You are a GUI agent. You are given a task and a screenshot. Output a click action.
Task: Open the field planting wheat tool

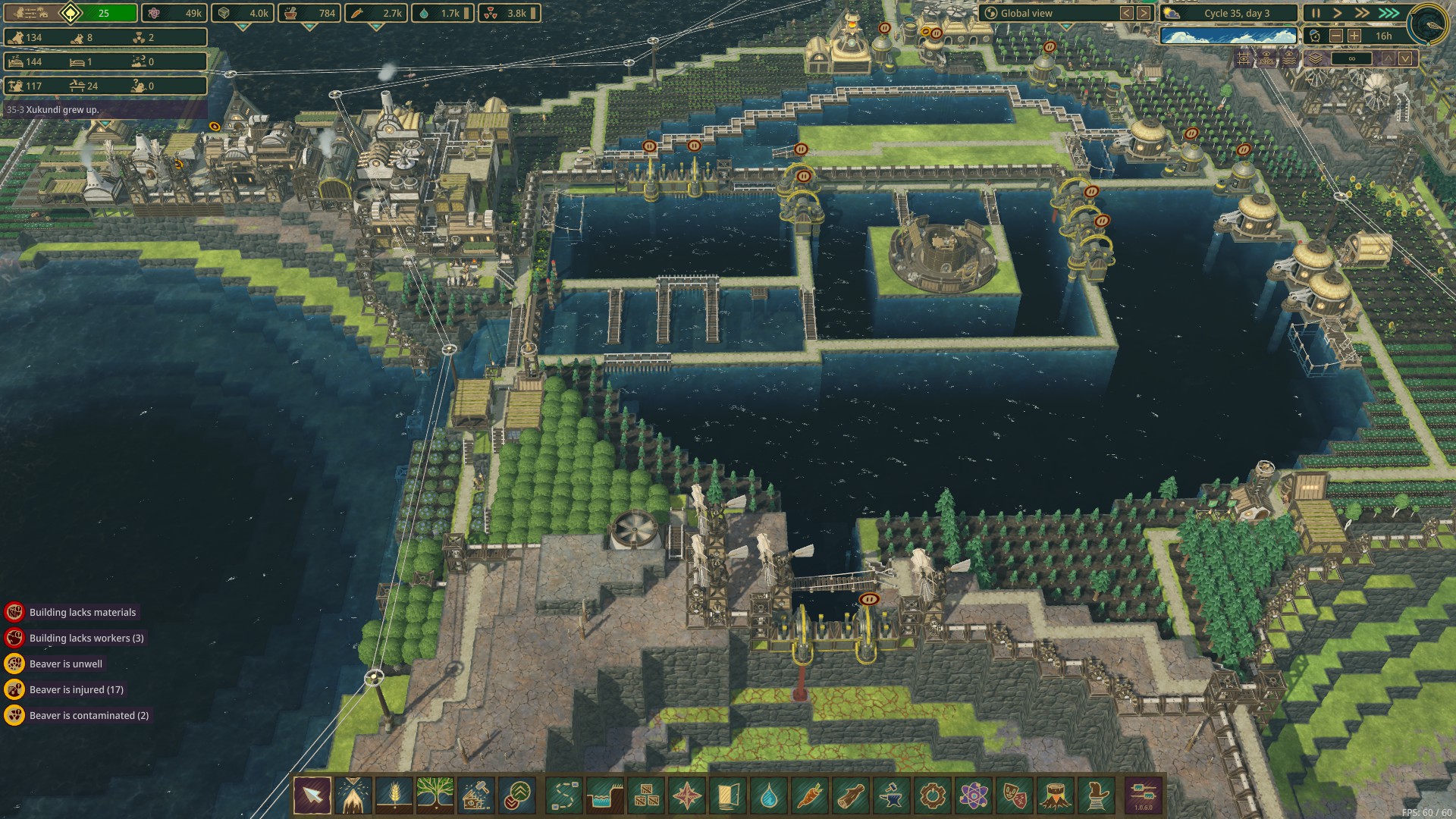[x=394, y=796]
